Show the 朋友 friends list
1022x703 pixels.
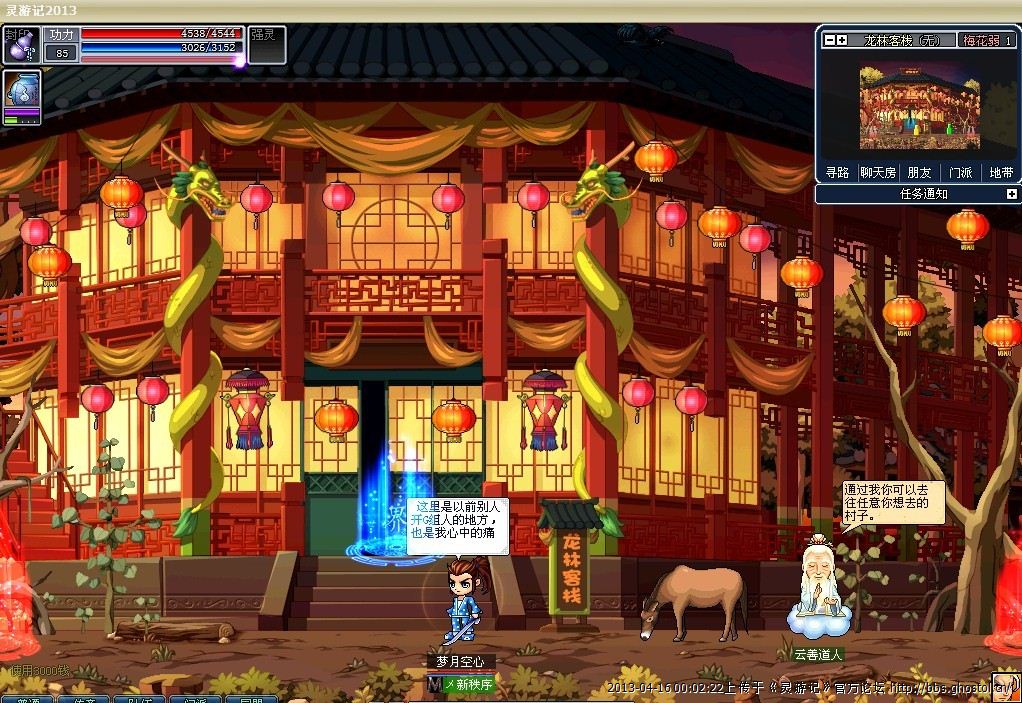point(919,172)
